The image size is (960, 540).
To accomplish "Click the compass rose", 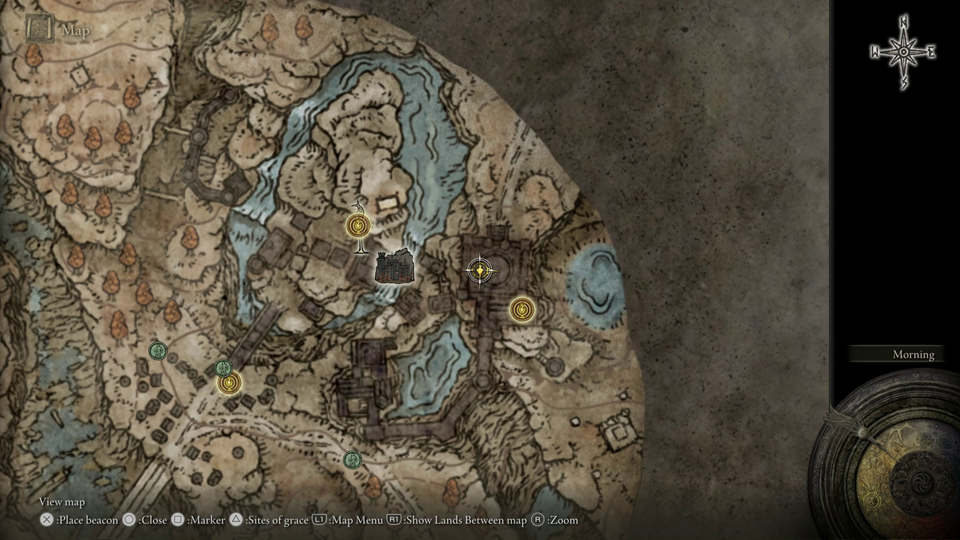I will (x=903, y=50).
